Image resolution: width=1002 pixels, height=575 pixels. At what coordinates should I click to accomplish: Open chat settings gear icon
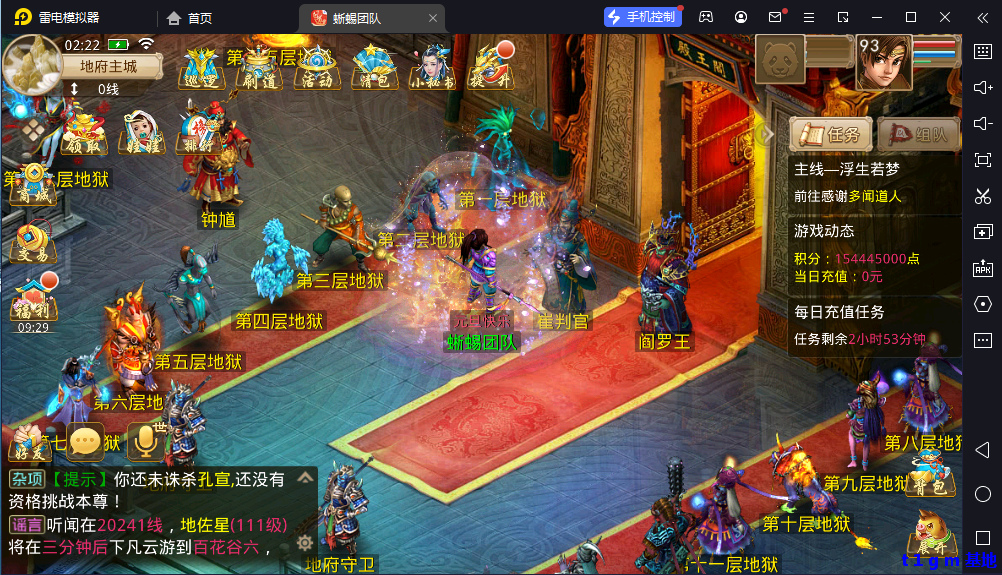tap(305, 543)
